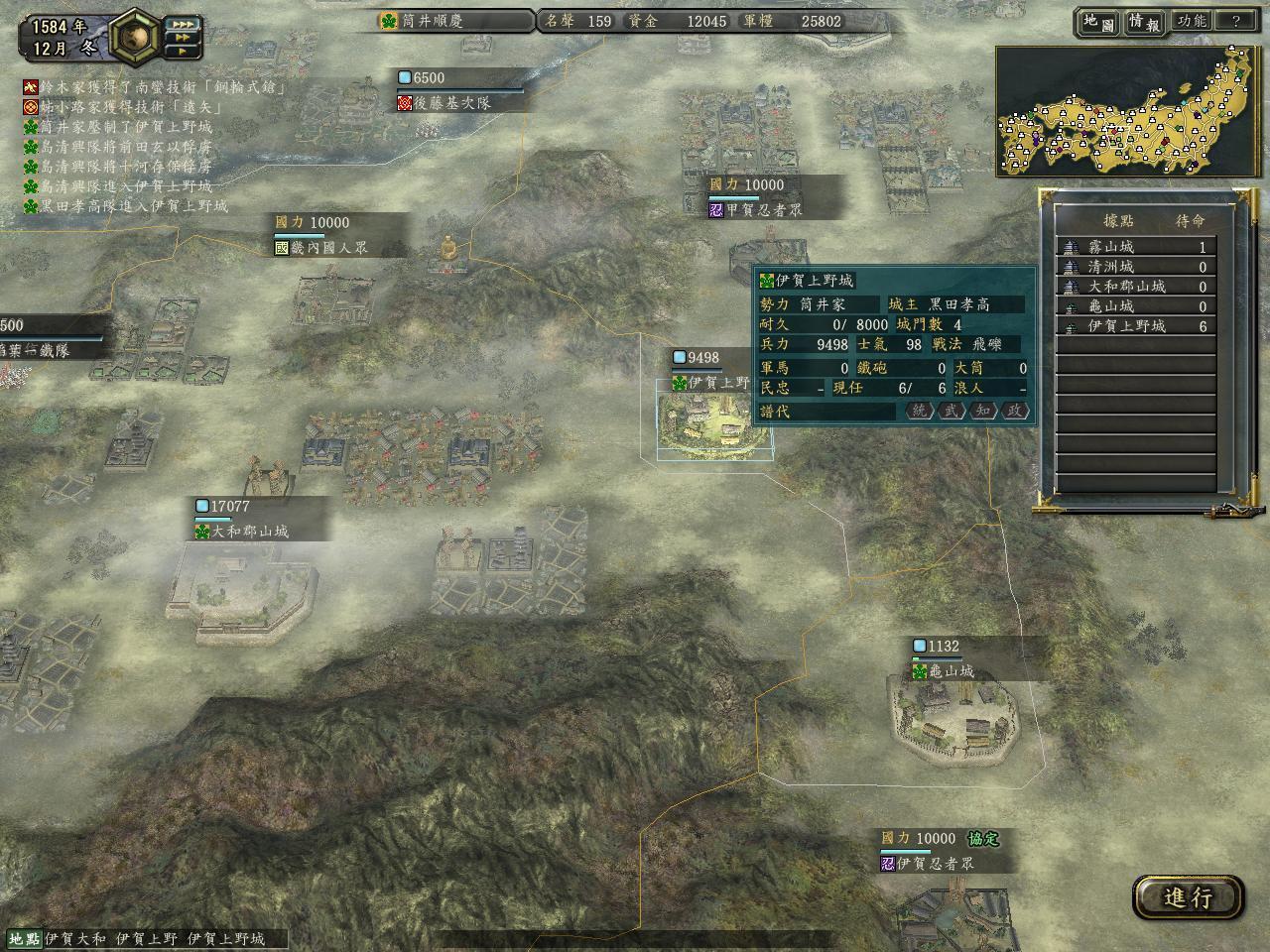
Task: Open the 功能 function menu
Action: [x=1191, y=22]
